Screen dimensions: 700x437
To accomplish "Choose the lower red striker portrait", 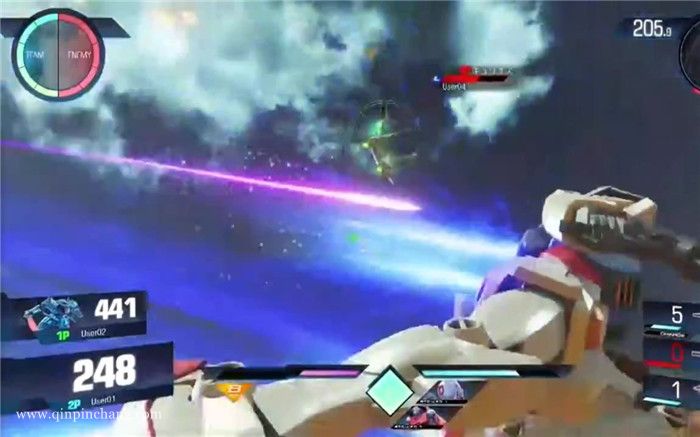I will coord(423,413).
